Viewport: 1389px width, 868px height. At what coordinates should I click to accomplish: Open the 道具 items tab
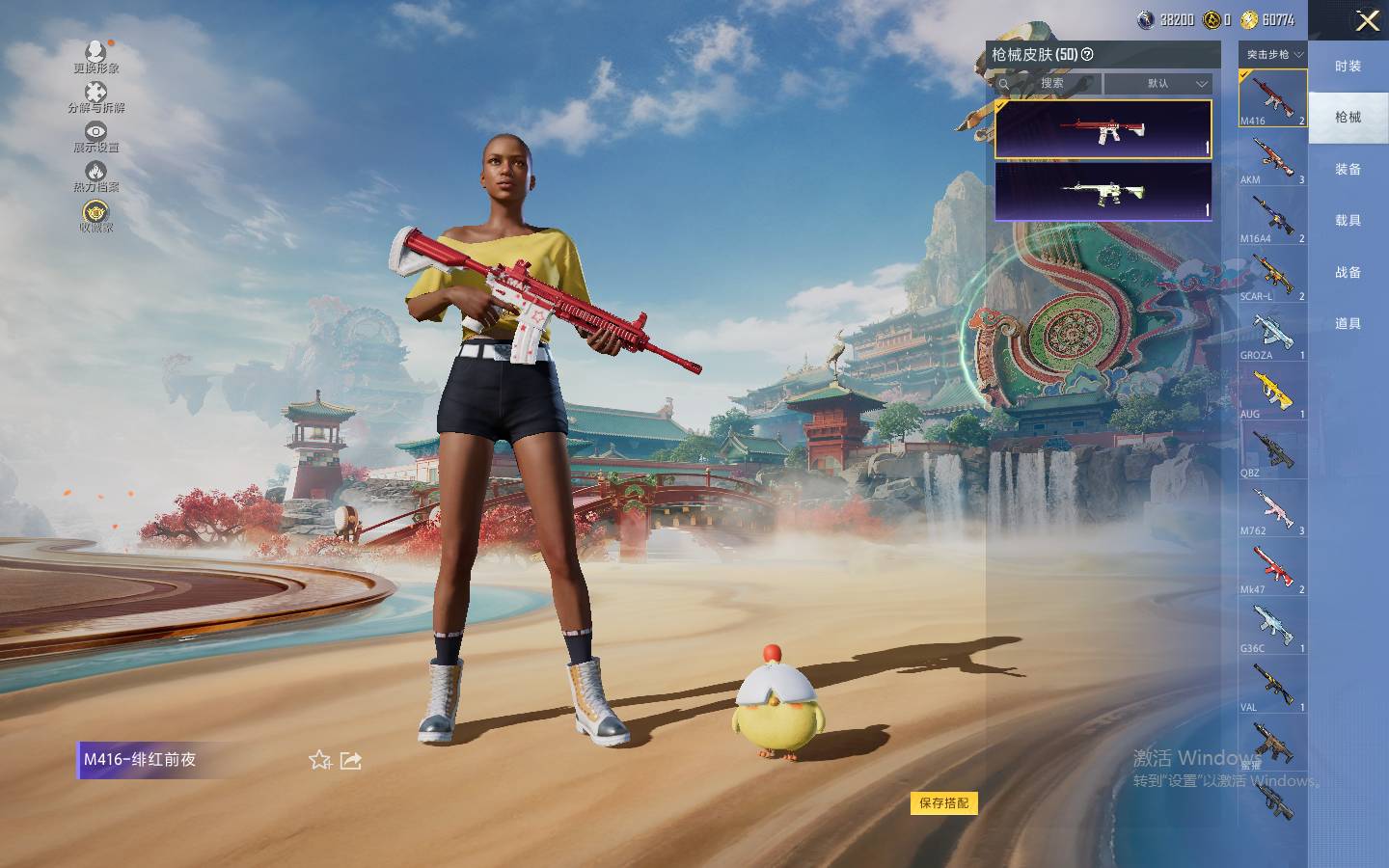pyautogui.click(x=1348, y=324)
